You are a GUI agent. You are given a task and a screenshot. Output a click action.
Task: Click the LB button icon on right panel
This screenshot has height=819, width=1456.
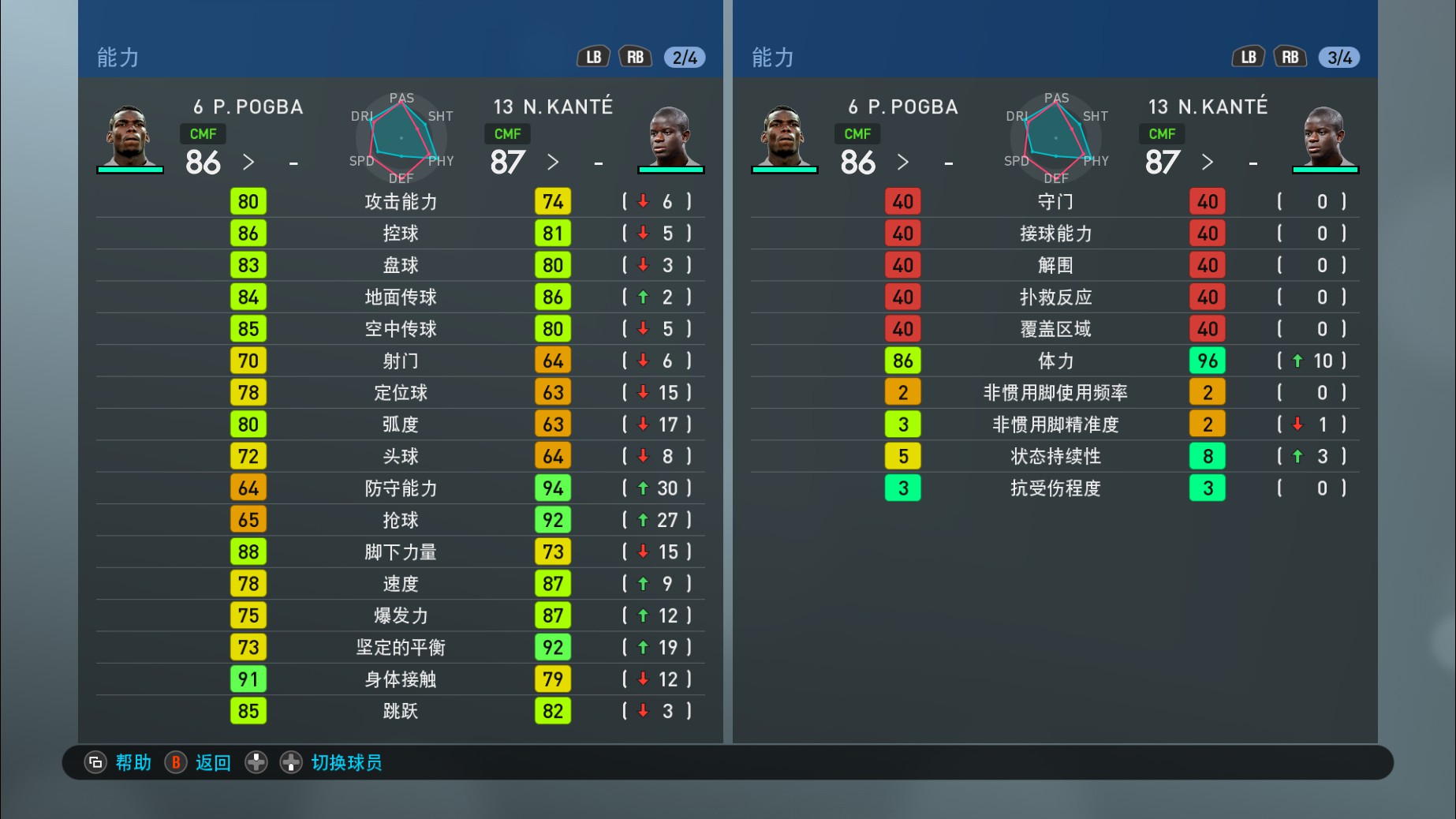(x=1248, y=56)
